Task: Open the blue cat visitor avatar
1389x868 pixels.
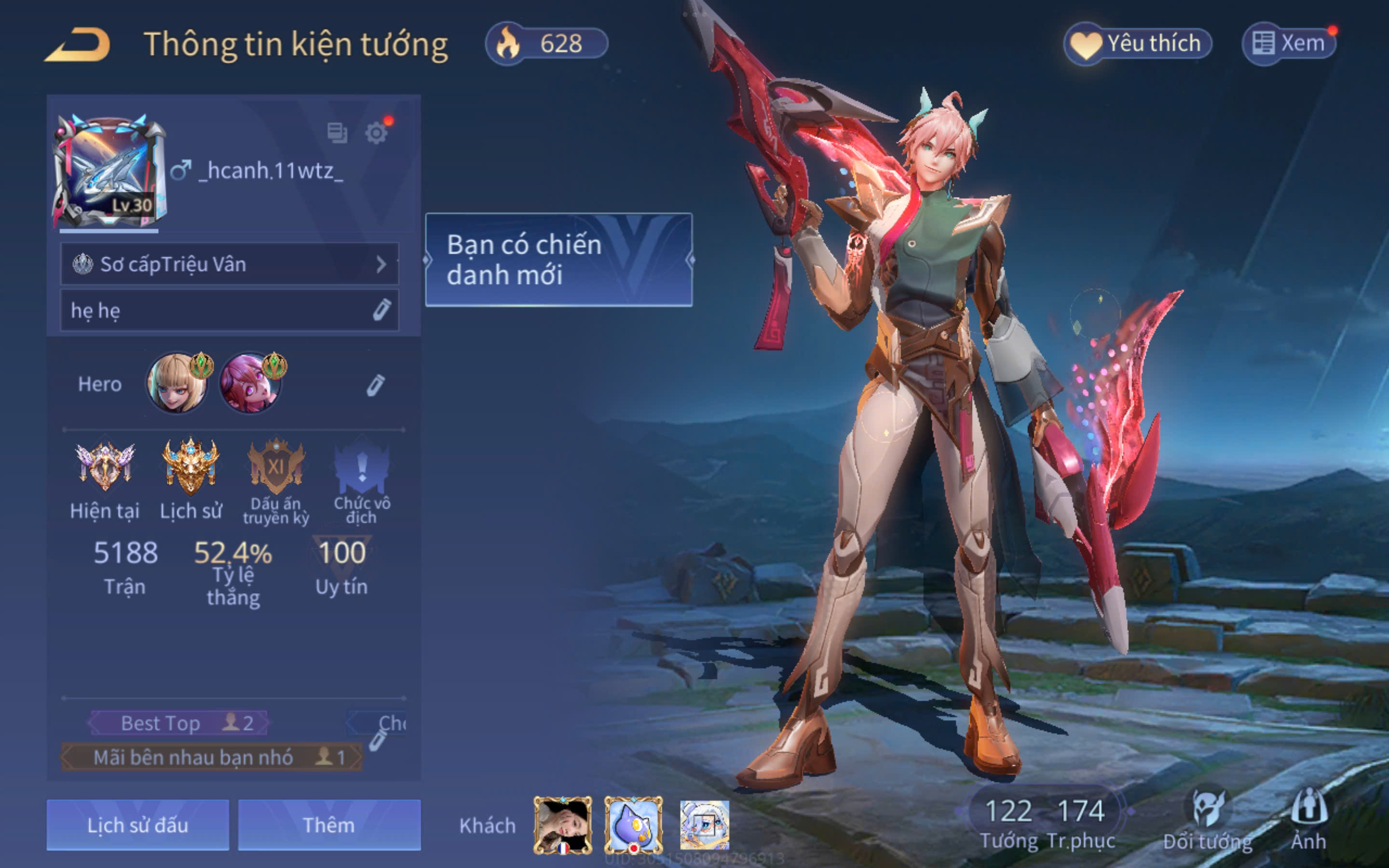Action: pos(634,825)
